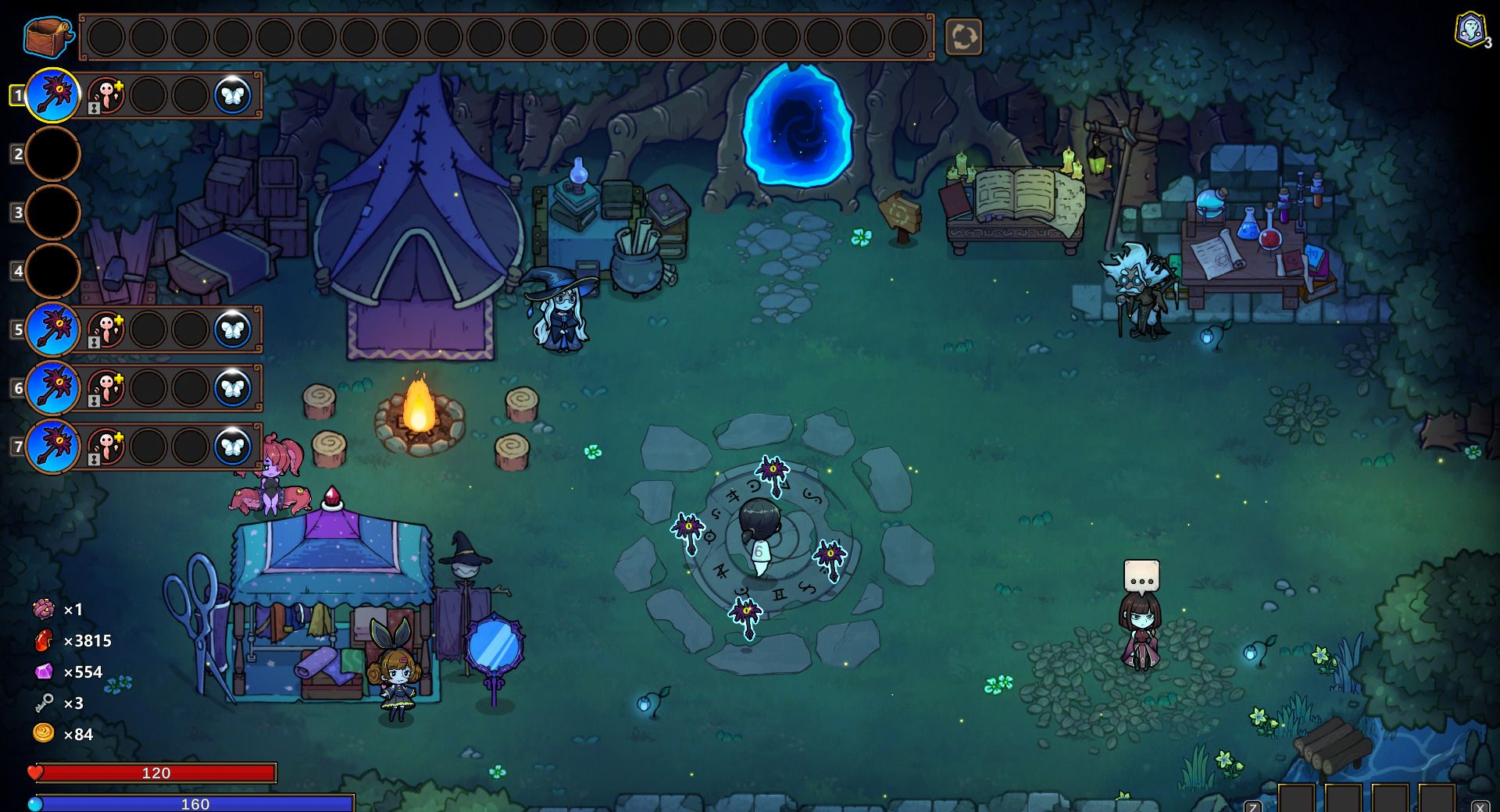Select empty wand slot number 4
The height and width of the screenshot is (812, 1500).
point(53,271)
